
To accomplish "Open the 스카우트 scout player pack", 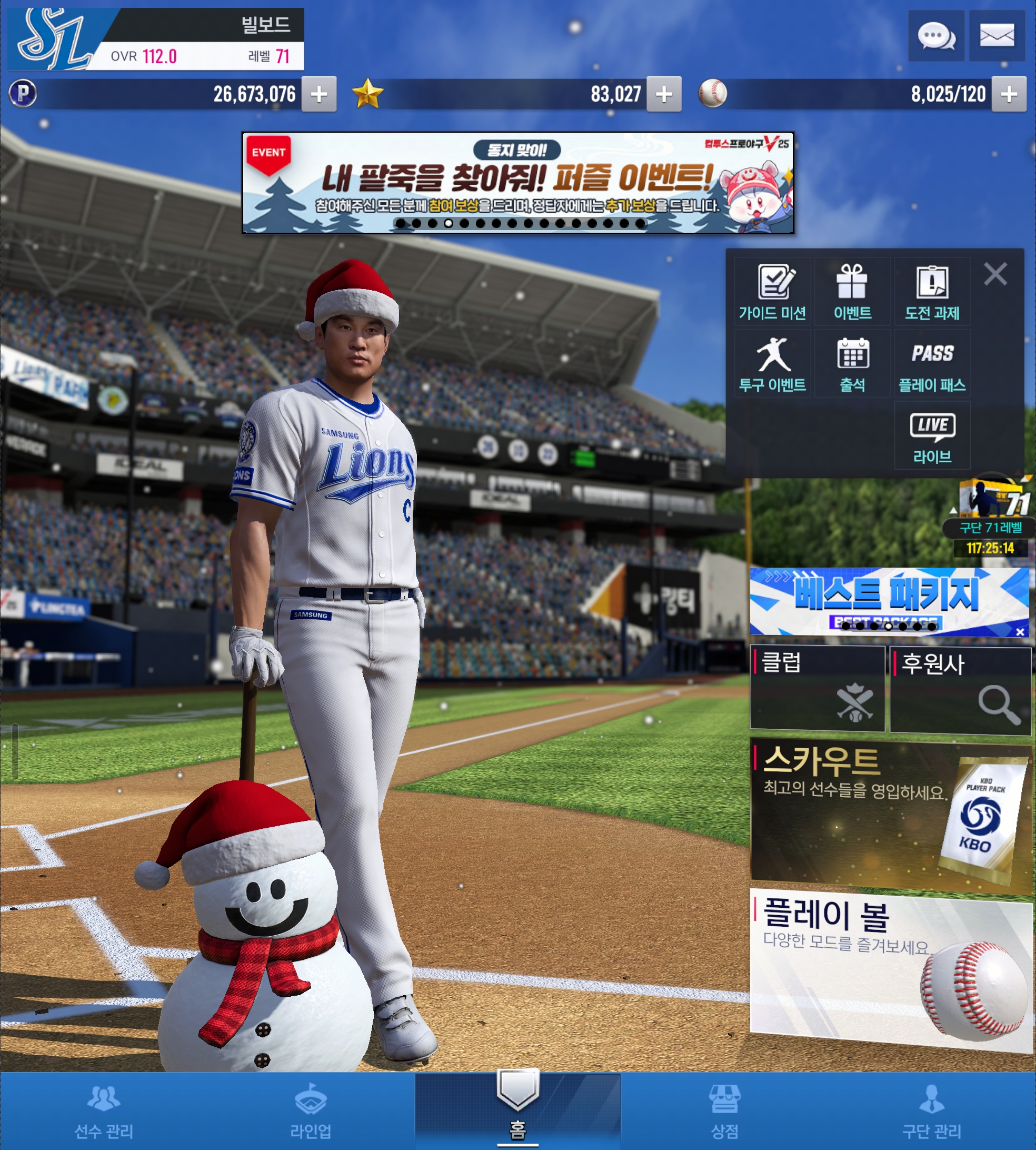I will pyautogui.click(x=889, y=811).
